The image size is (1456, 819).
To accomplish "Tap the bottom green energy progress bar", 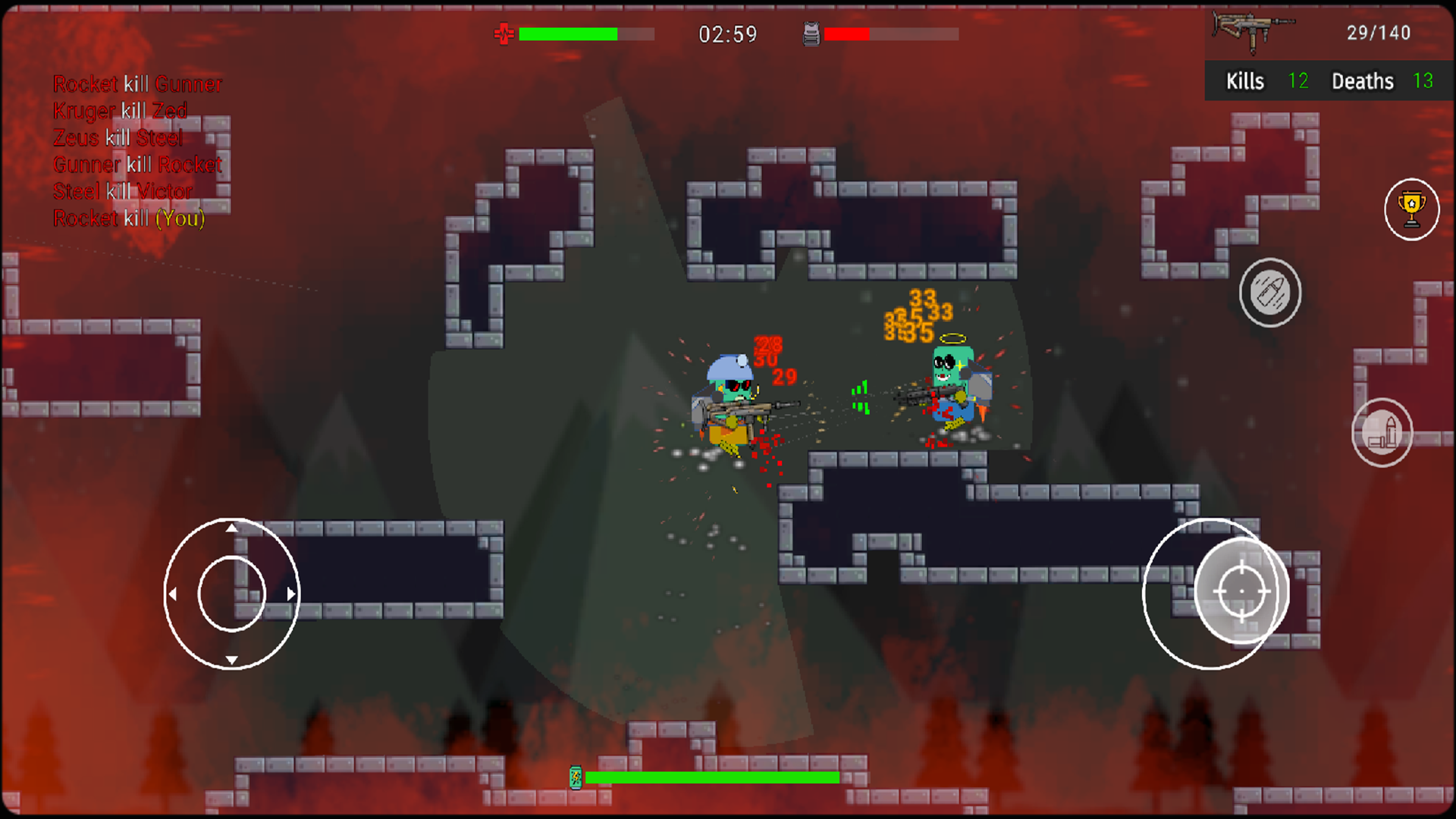I will coord(713,777).
